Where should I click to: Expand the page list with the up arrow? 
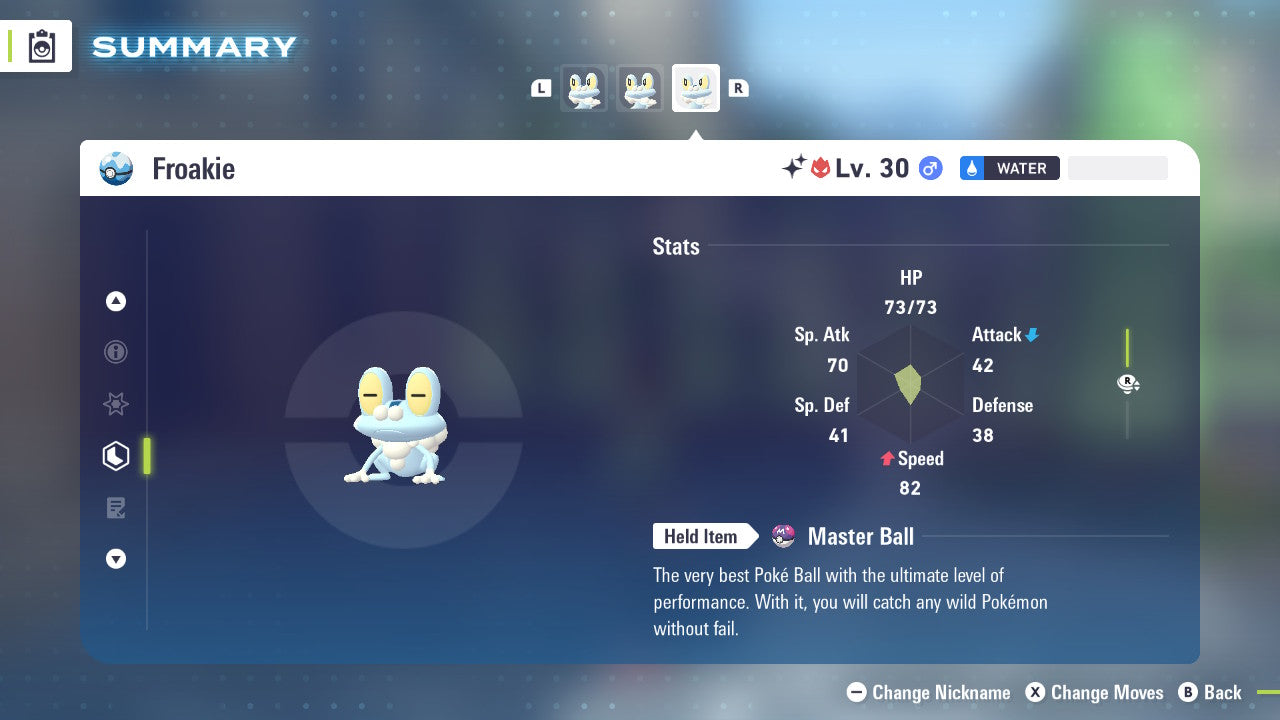pos(115,301)
